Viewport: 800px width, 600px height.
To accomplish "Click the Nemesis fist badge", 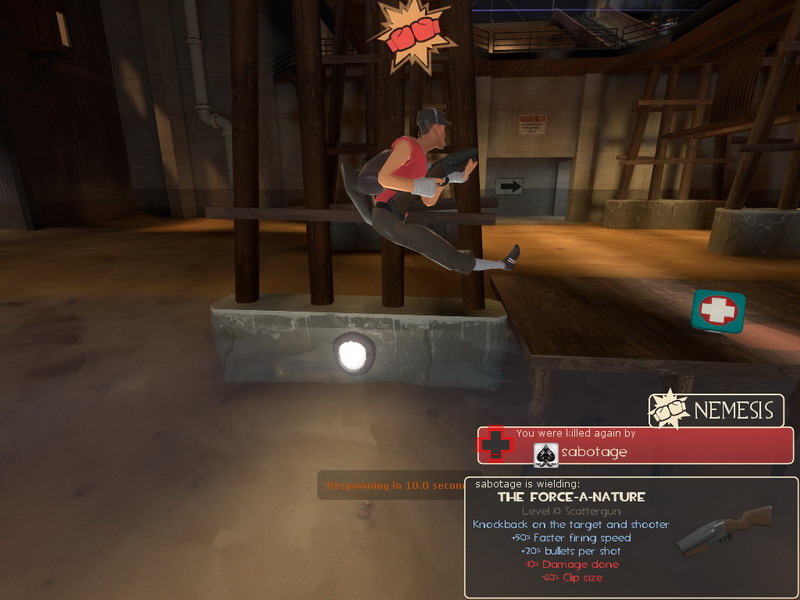I will pyautogui.click(x=668, y=410).
